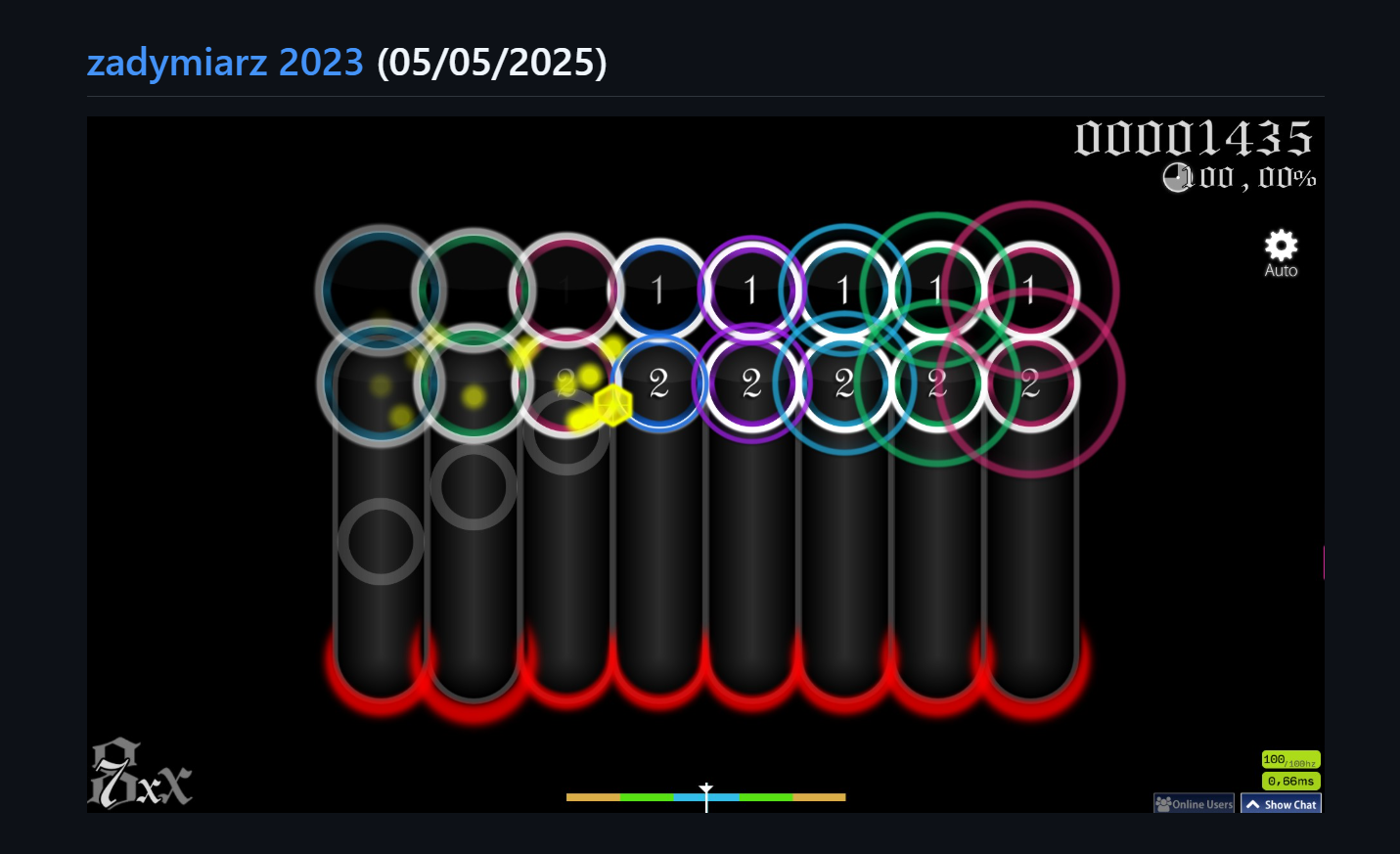
Task: Select the purple hit circle numbered 1
Action: tap(750, 289)
